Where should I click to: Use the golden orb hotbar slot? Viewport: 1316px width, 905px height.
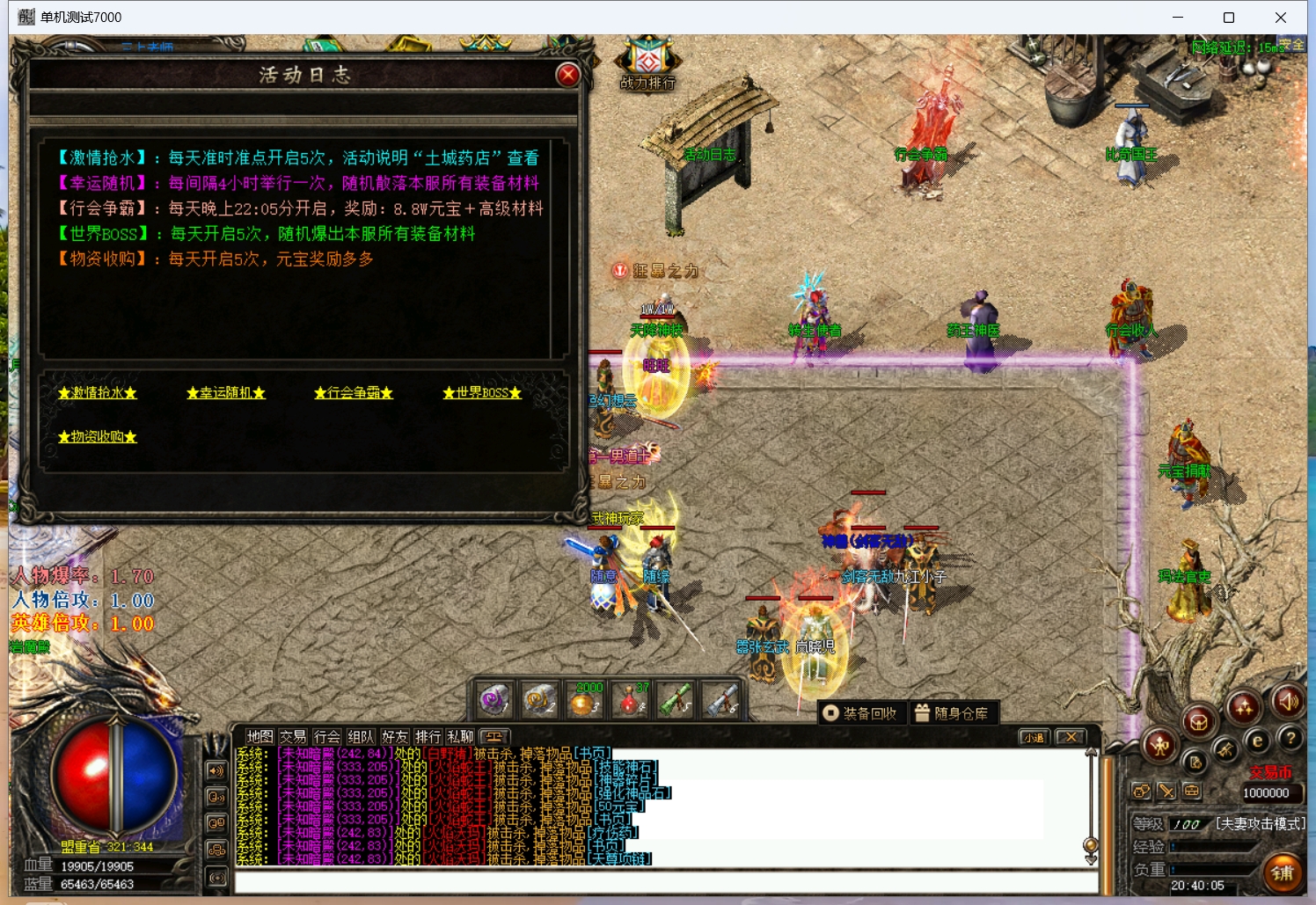[584, 700]
